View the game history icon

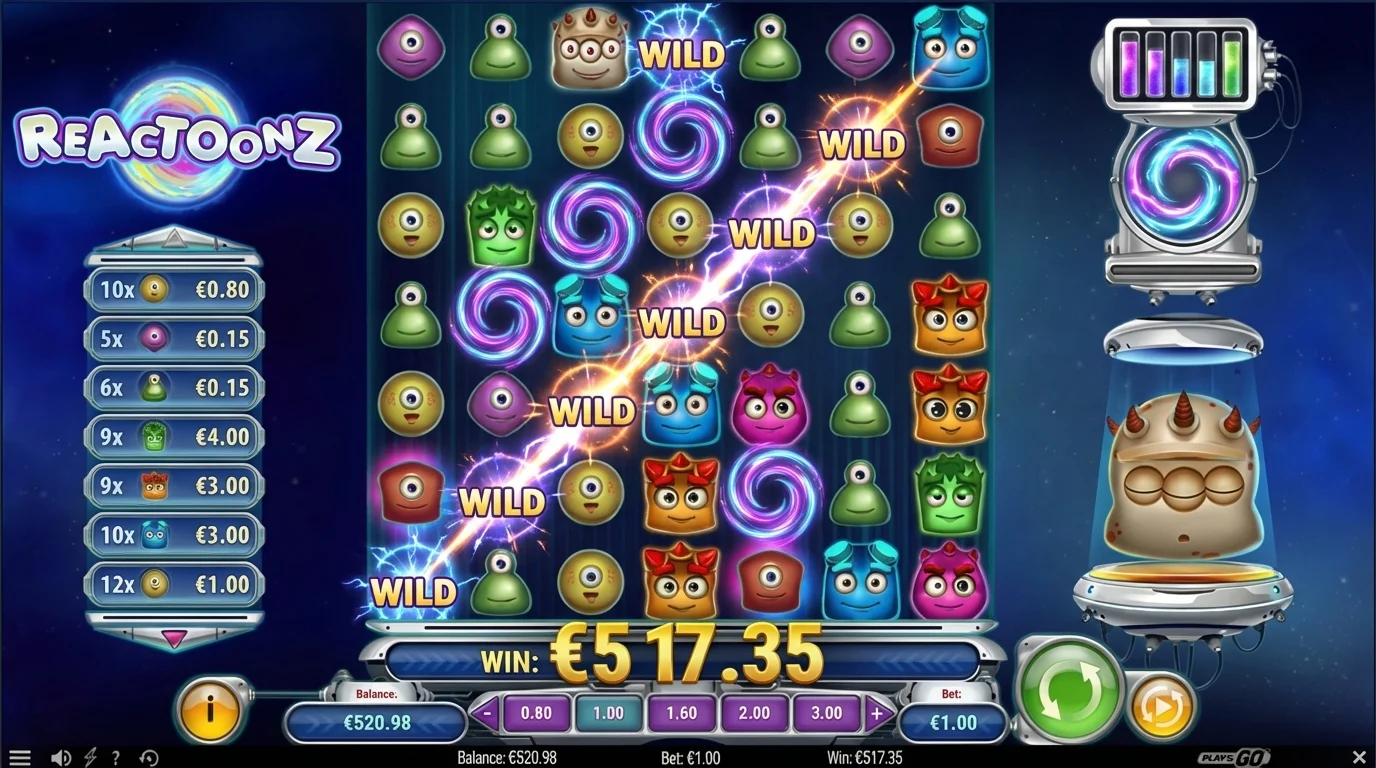point(148,757)
